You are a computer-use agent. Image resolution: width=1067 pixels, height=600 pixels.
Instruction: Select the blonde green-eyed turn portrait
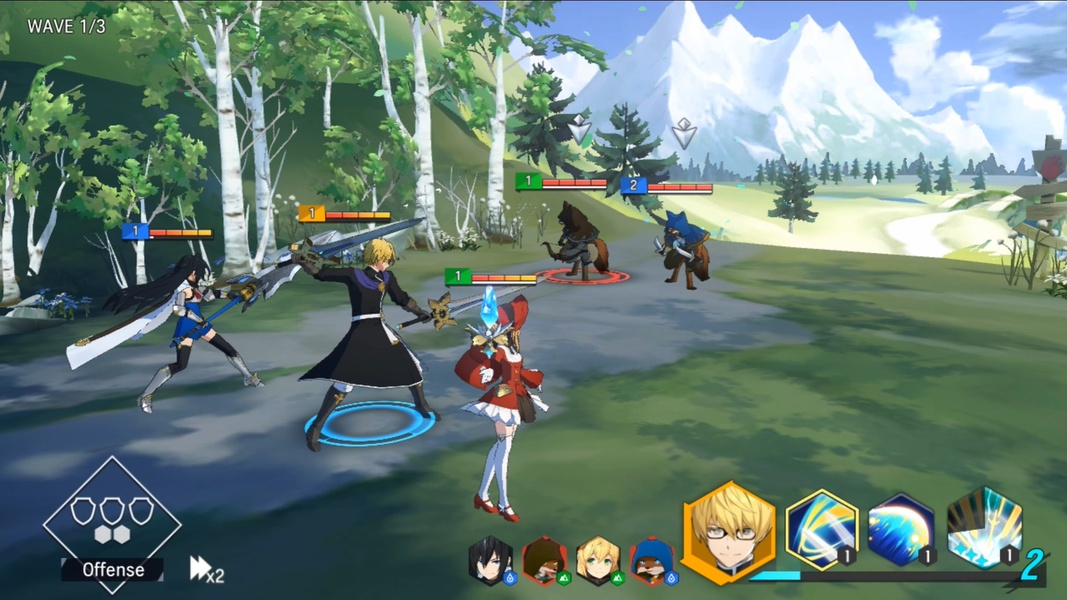pyautogui.click(x=598, y=561)
